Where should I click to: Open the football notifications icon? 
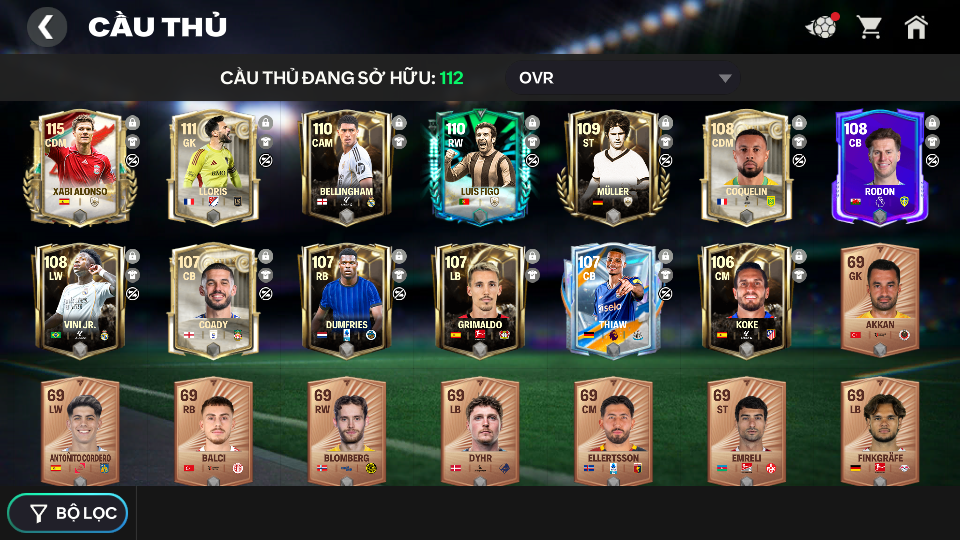[821, 27]
